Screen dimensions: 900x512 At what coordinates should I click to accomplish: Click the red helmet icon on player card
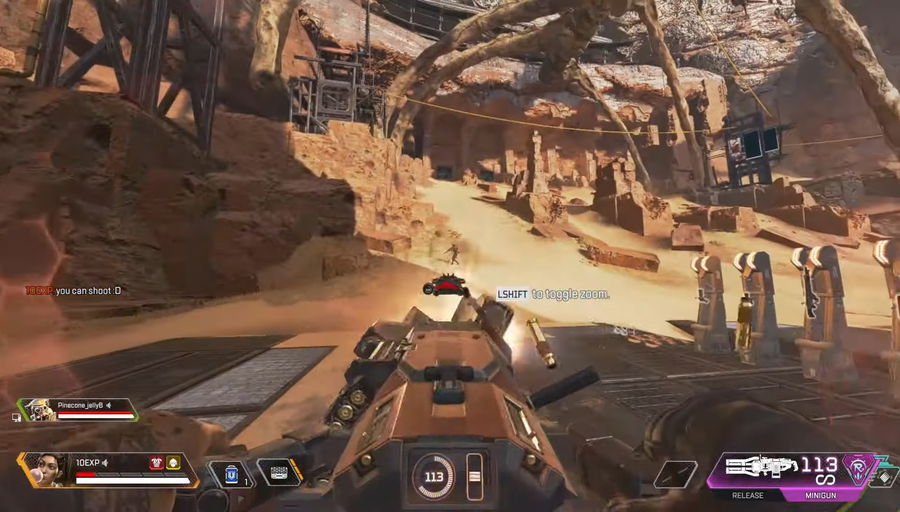coord(157,463)
